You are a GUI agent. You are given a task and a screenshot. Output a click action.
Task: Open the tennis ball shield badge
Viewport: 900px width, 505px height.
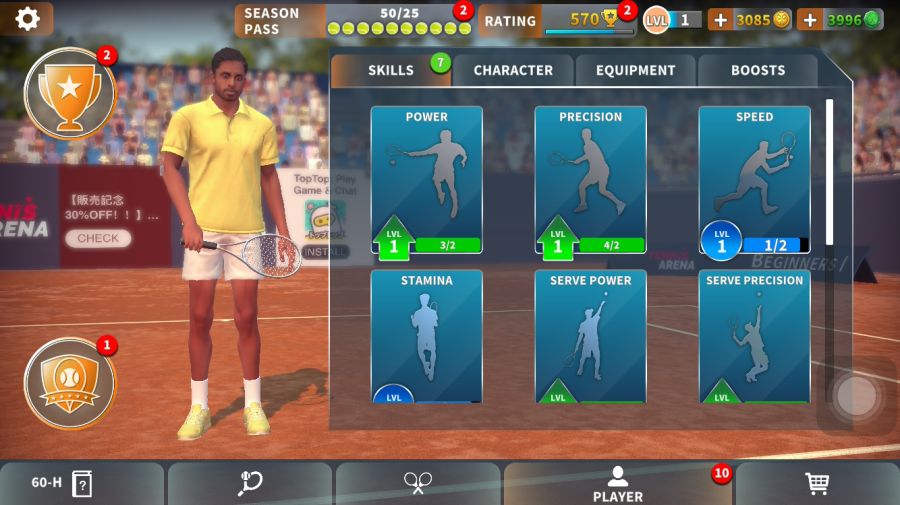tap(69, 383)
